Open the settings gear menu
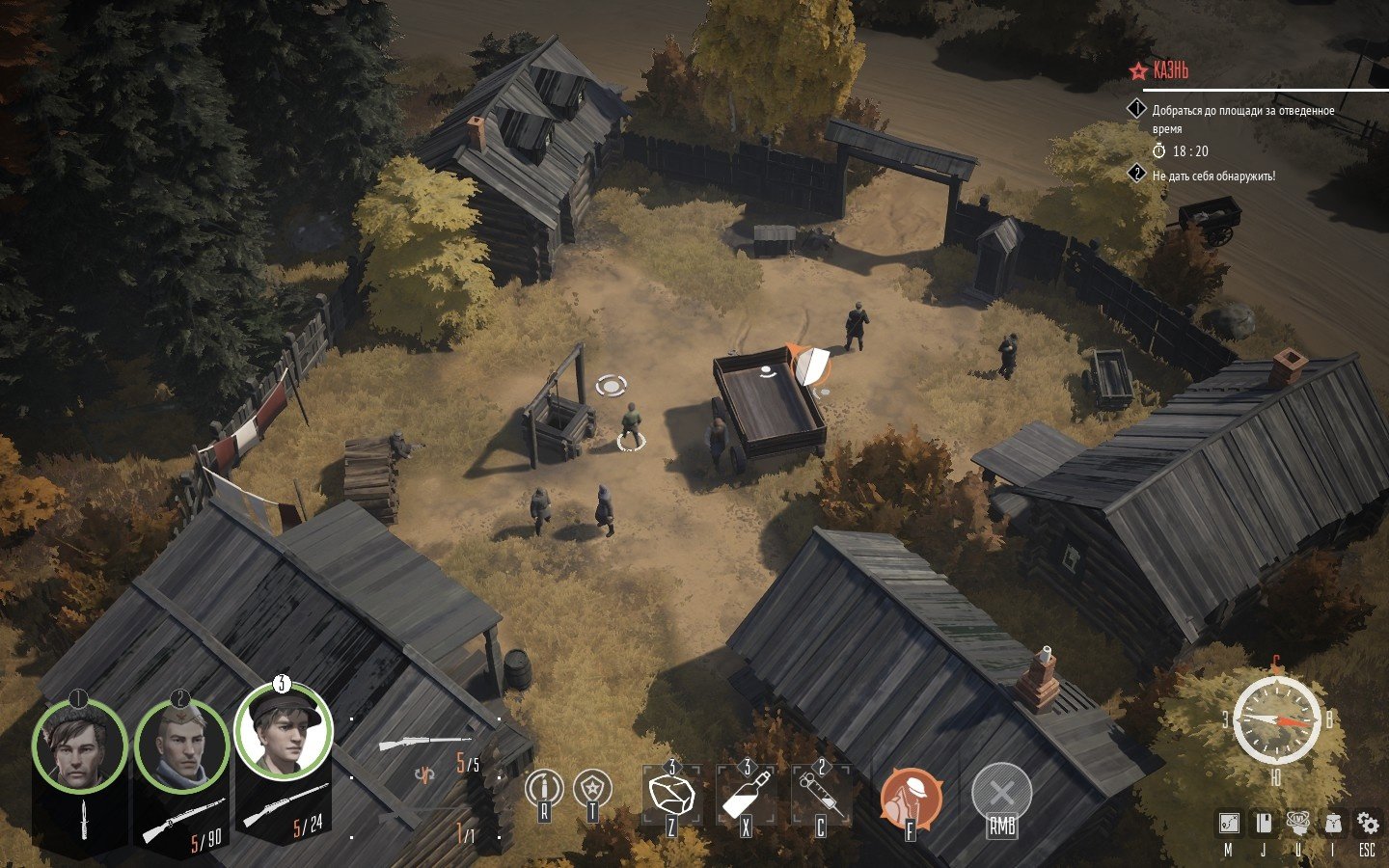 tap(1368, 824)
